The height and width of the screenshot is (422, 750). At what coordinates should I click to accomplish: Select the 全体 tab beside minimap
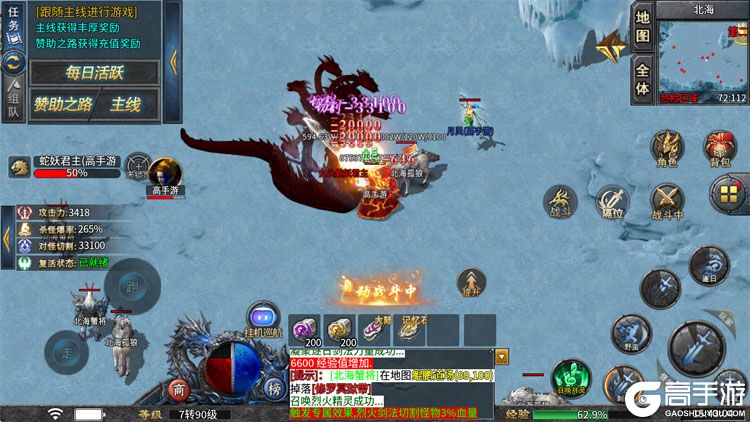644,78
